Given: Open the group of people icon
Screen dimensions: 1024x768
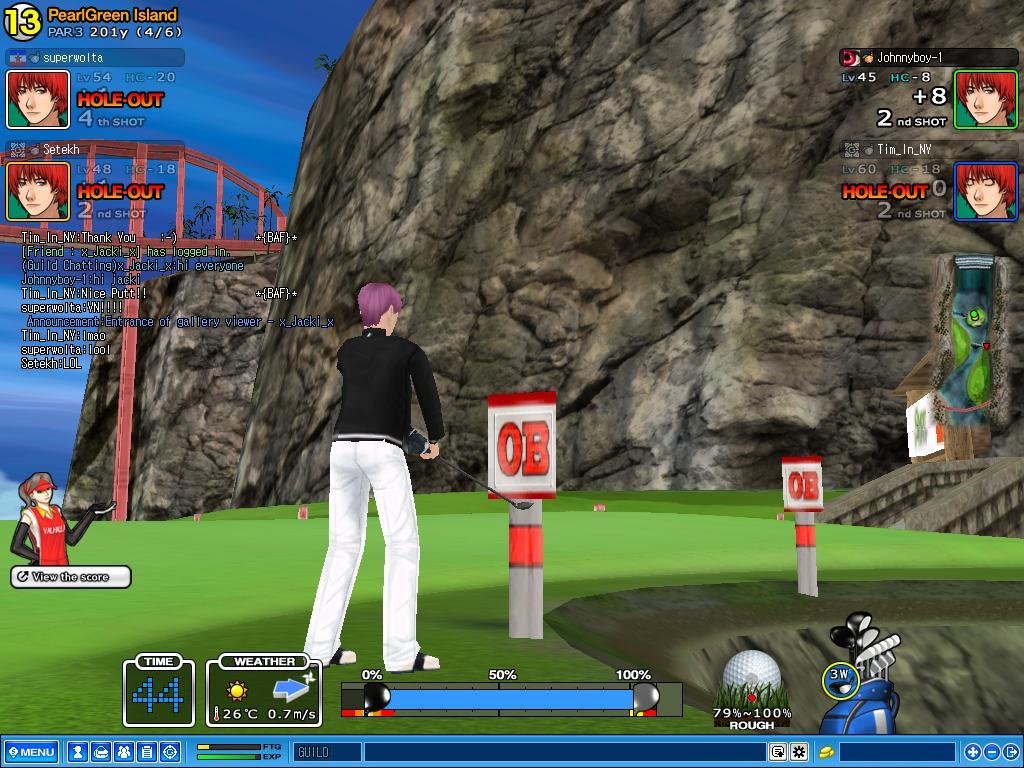Looking at the screenshot, I should [123, 752].
